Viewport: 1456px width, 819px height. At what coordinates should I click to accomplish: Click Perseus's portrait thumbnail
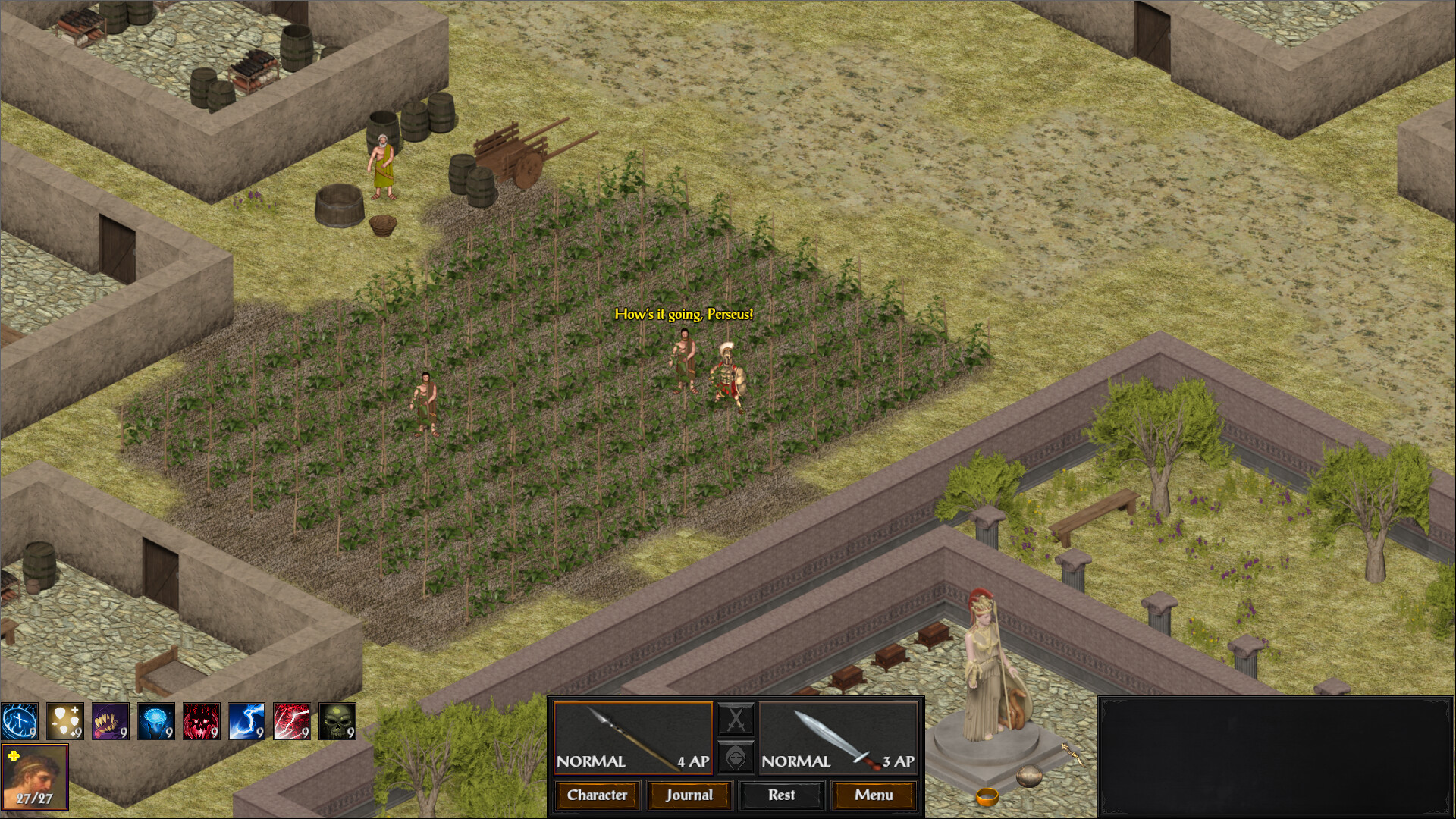36,775
